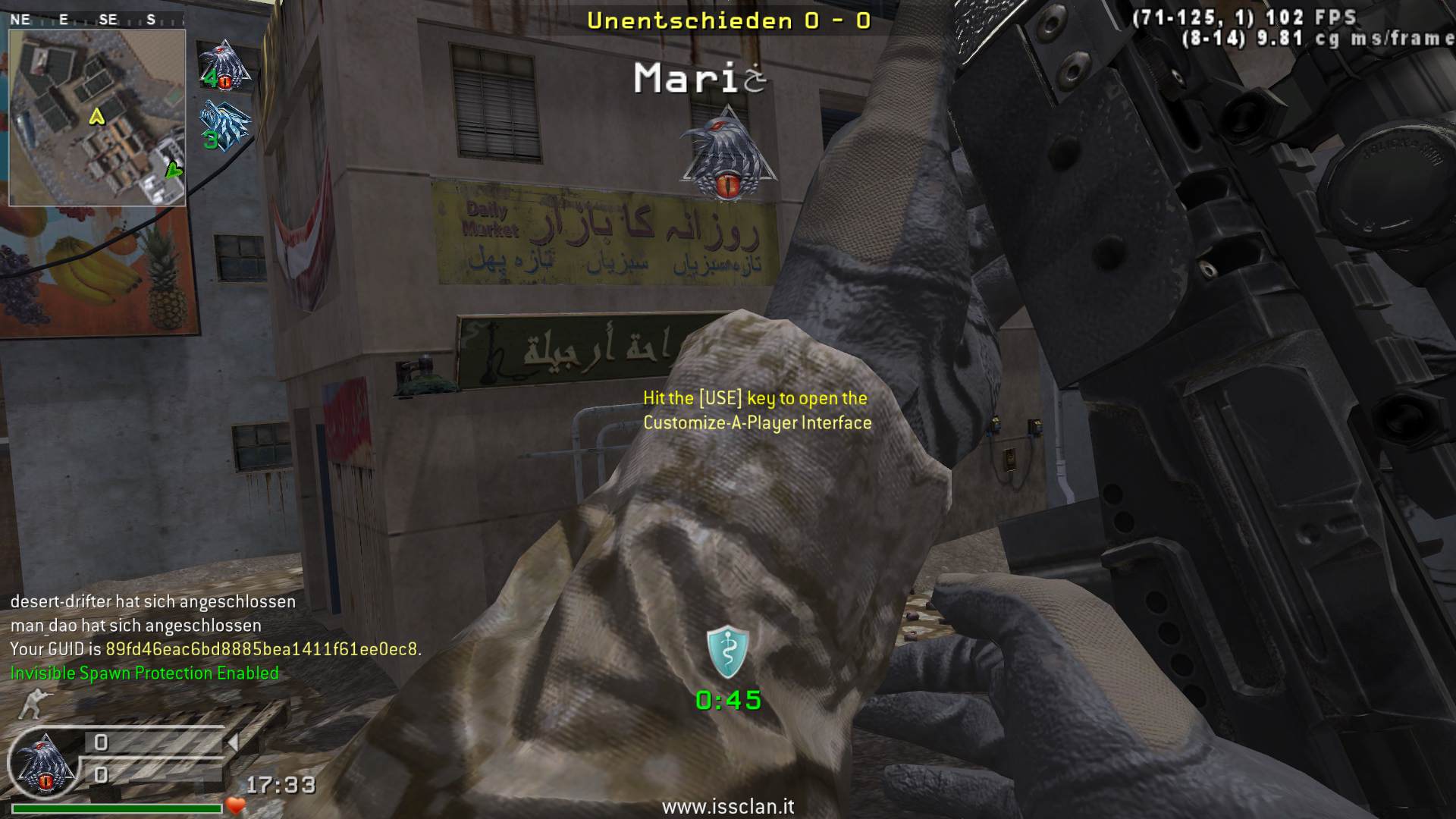
Task: Click the red heart icon by the health bar
Action: pyautogui.click(x=236, y=805)
